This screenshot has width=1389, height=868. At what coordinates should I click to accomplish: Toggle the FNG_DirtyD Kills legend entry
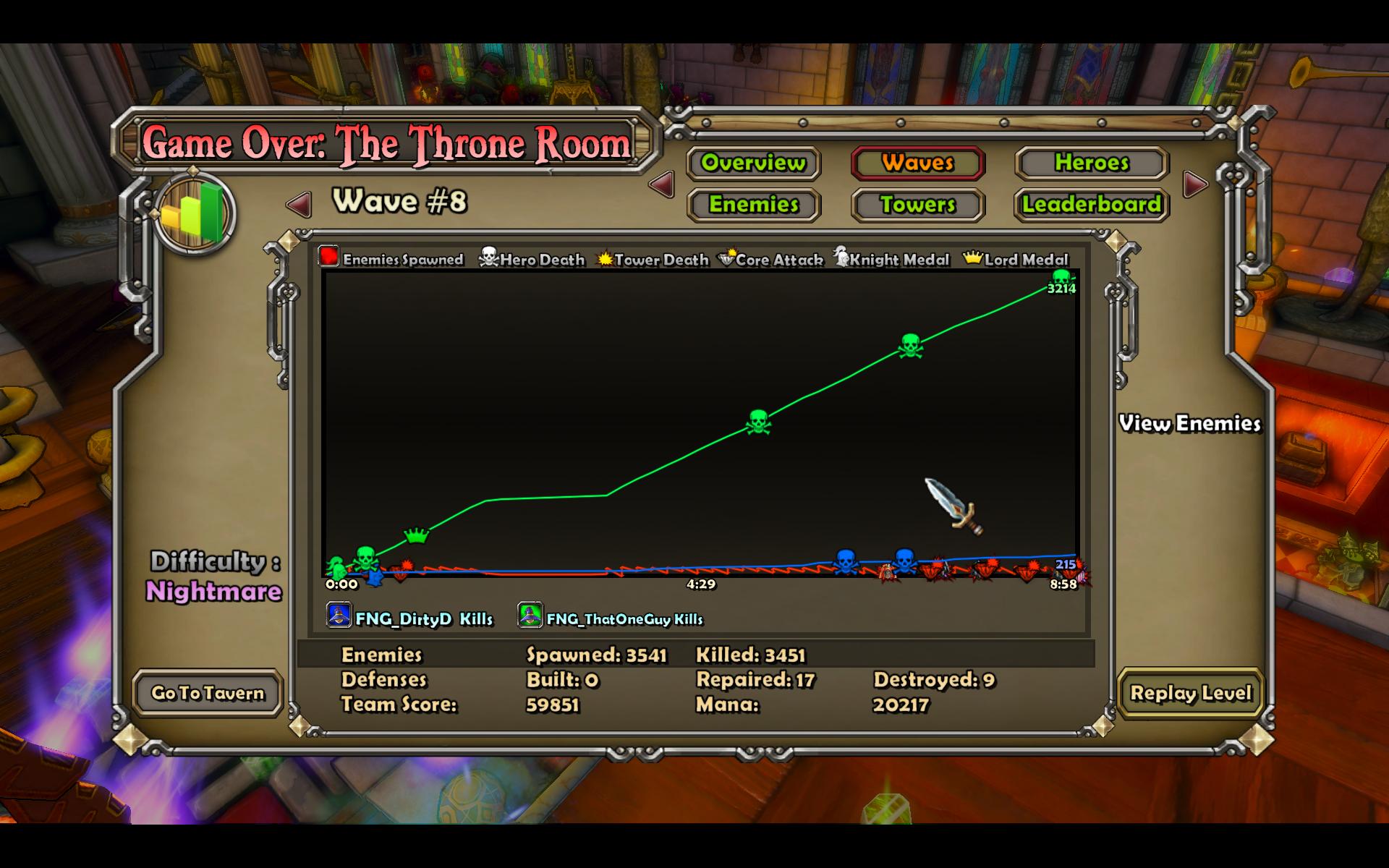410,618
